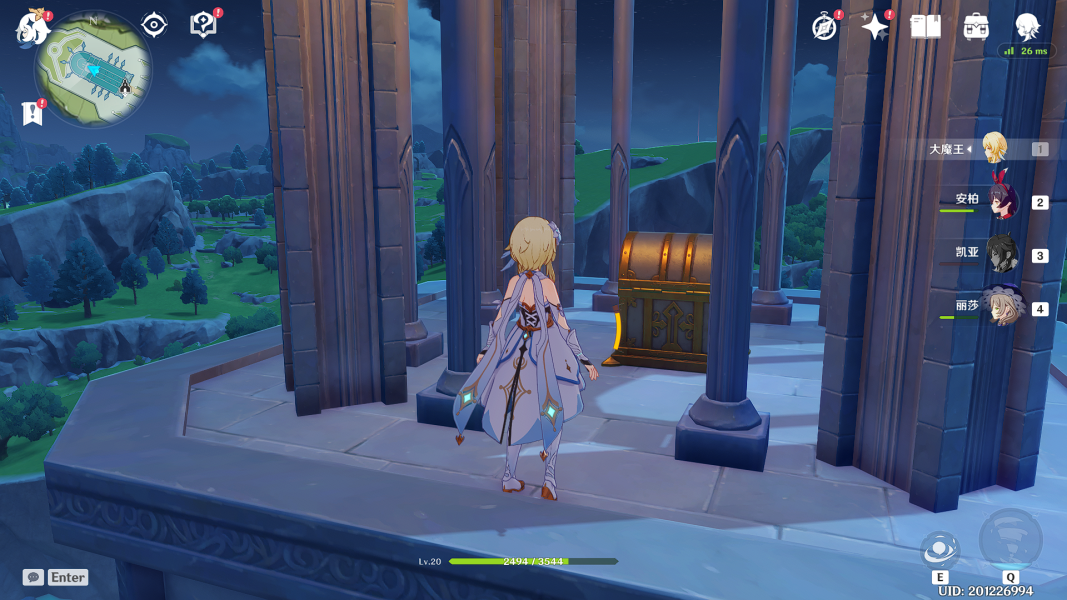Switch to party member 丽莎
This screenshot has width=1067, height=600.
[1000, 307]
